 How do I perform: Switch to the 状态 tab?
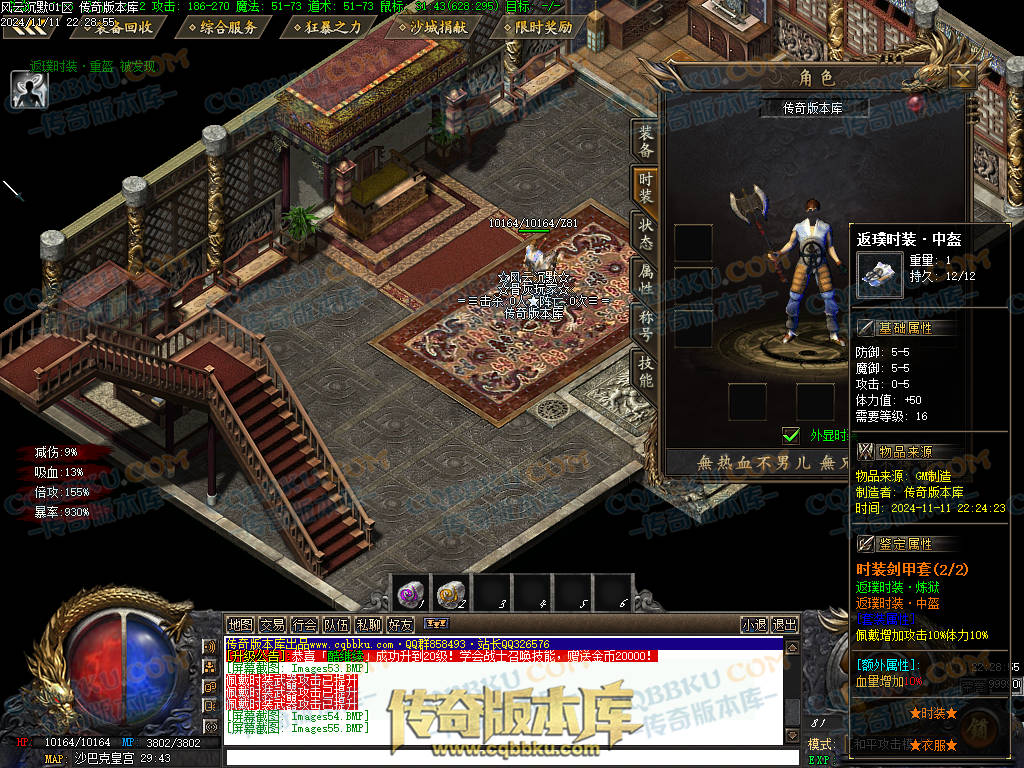coord(646,232)
